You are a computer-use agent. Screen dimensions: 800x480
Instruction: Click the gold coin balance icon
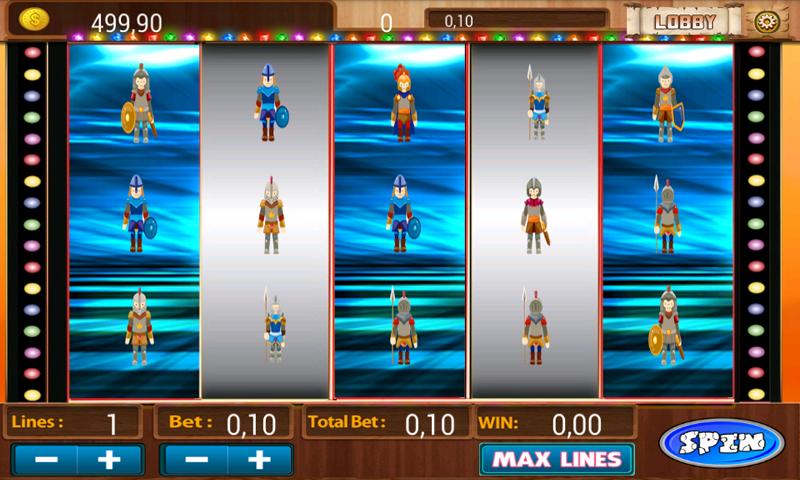[x=34, y=20]
